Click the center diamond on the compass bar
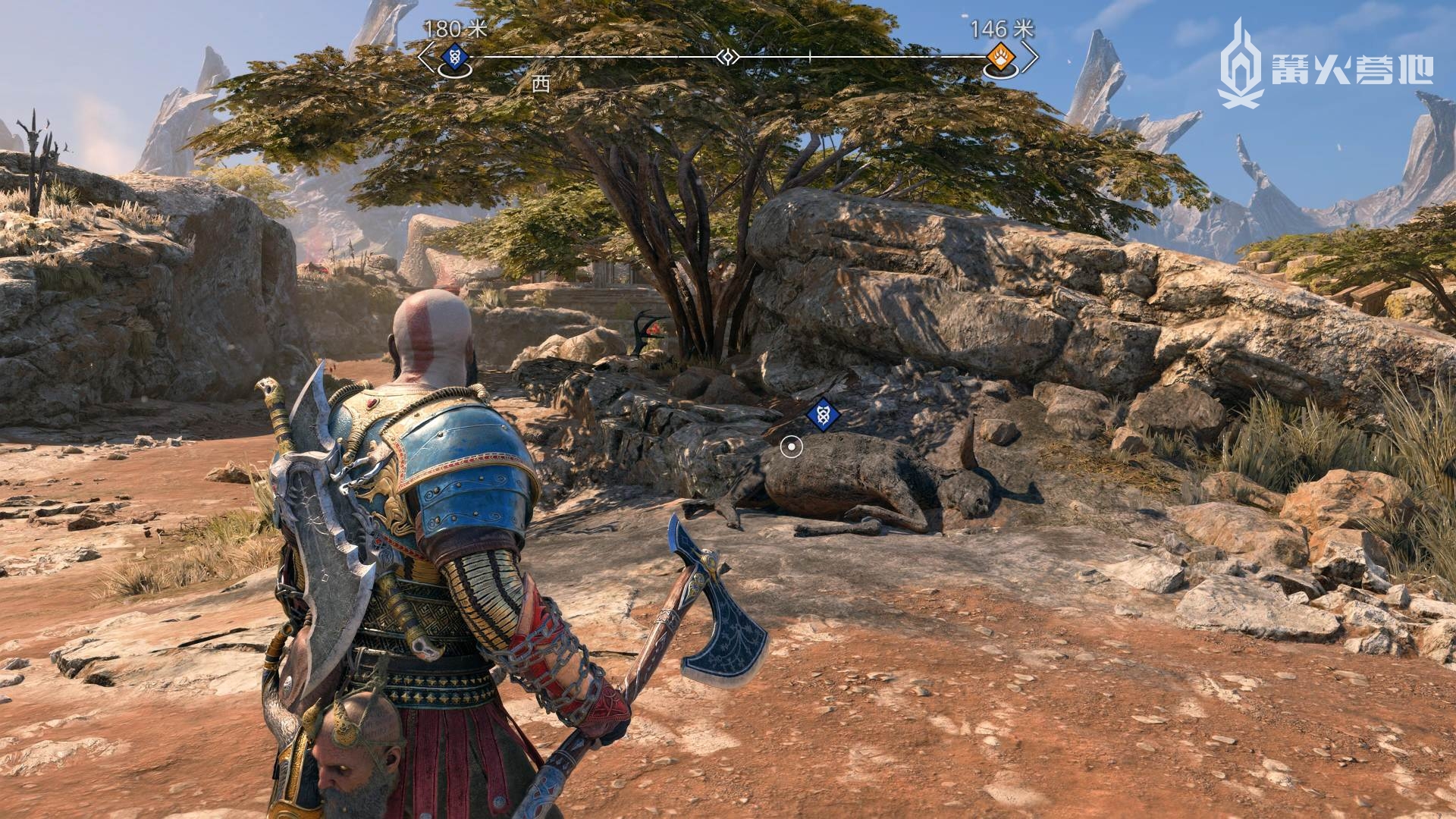Screen dimensions: 1456x819 (x=728, y=57)
